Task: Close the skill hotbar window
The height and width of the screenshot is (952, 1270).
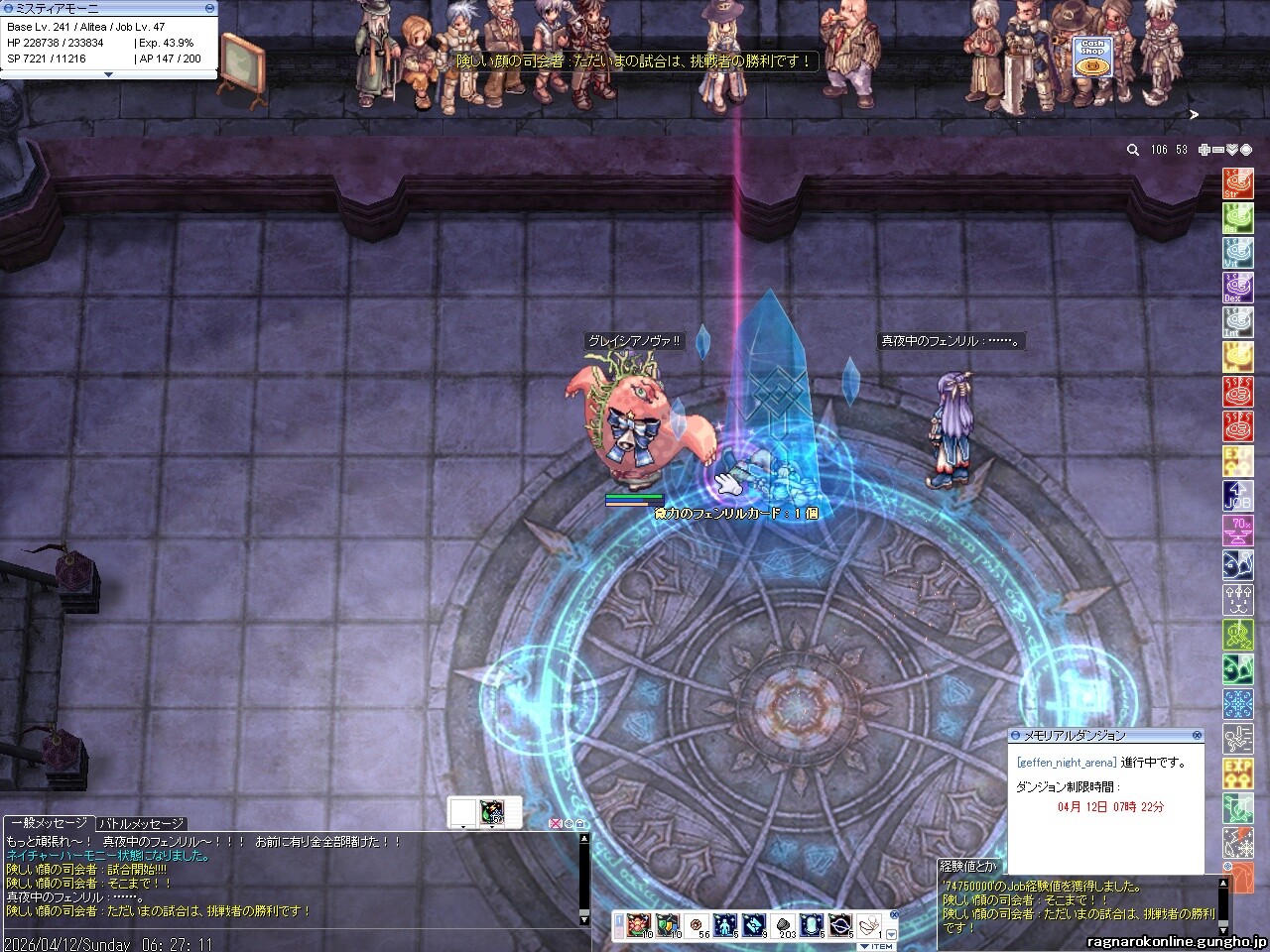Action: point(893,914)
